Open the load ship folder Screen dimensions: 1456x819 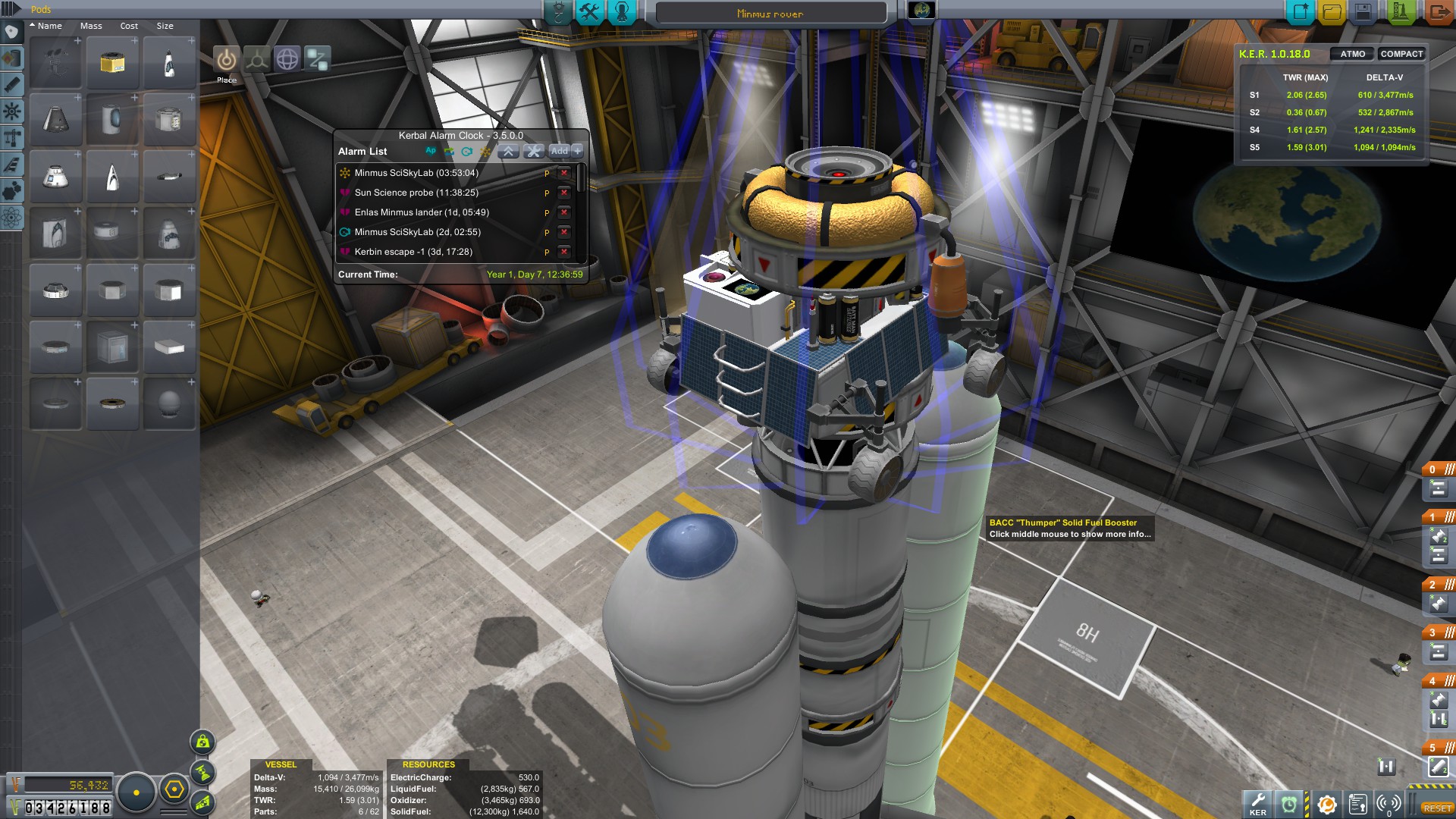(1332, 12)
